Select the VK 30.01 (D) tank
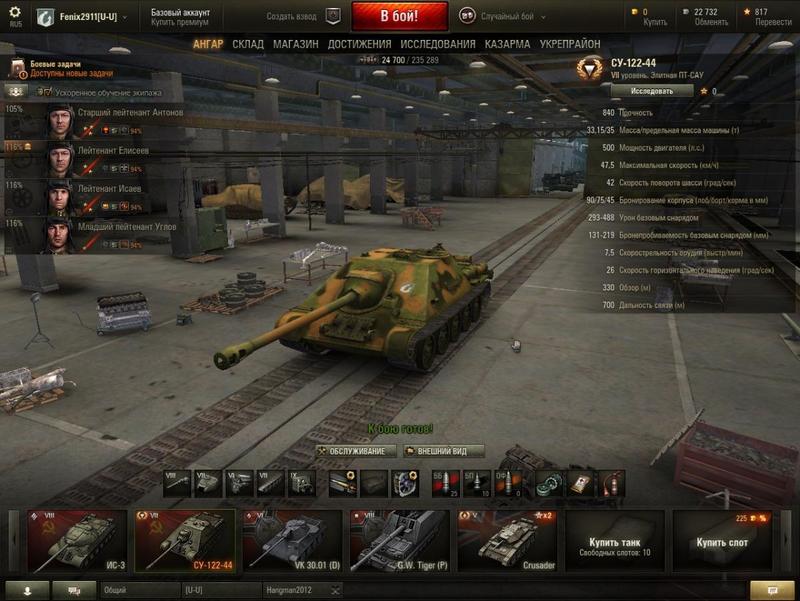Image resolution: width=800 pixels, height=601 pixels. 292,541
